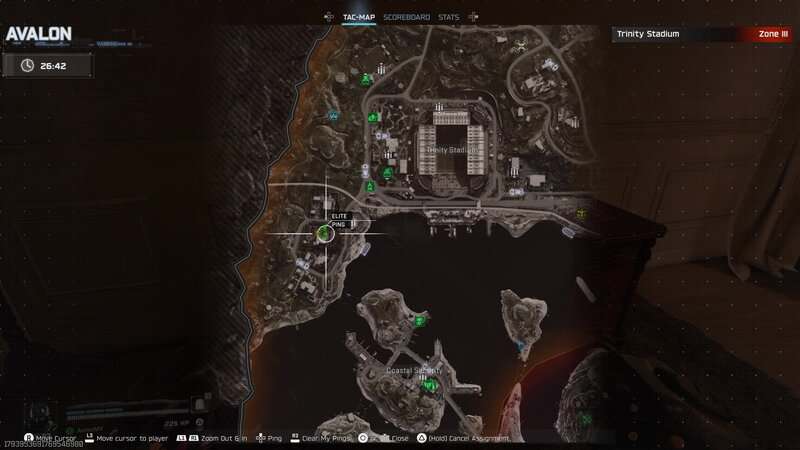Viewport: 800px width, 450px height.
Task: Select the Elite Ping marker on the map
Action: click(325, 234)
